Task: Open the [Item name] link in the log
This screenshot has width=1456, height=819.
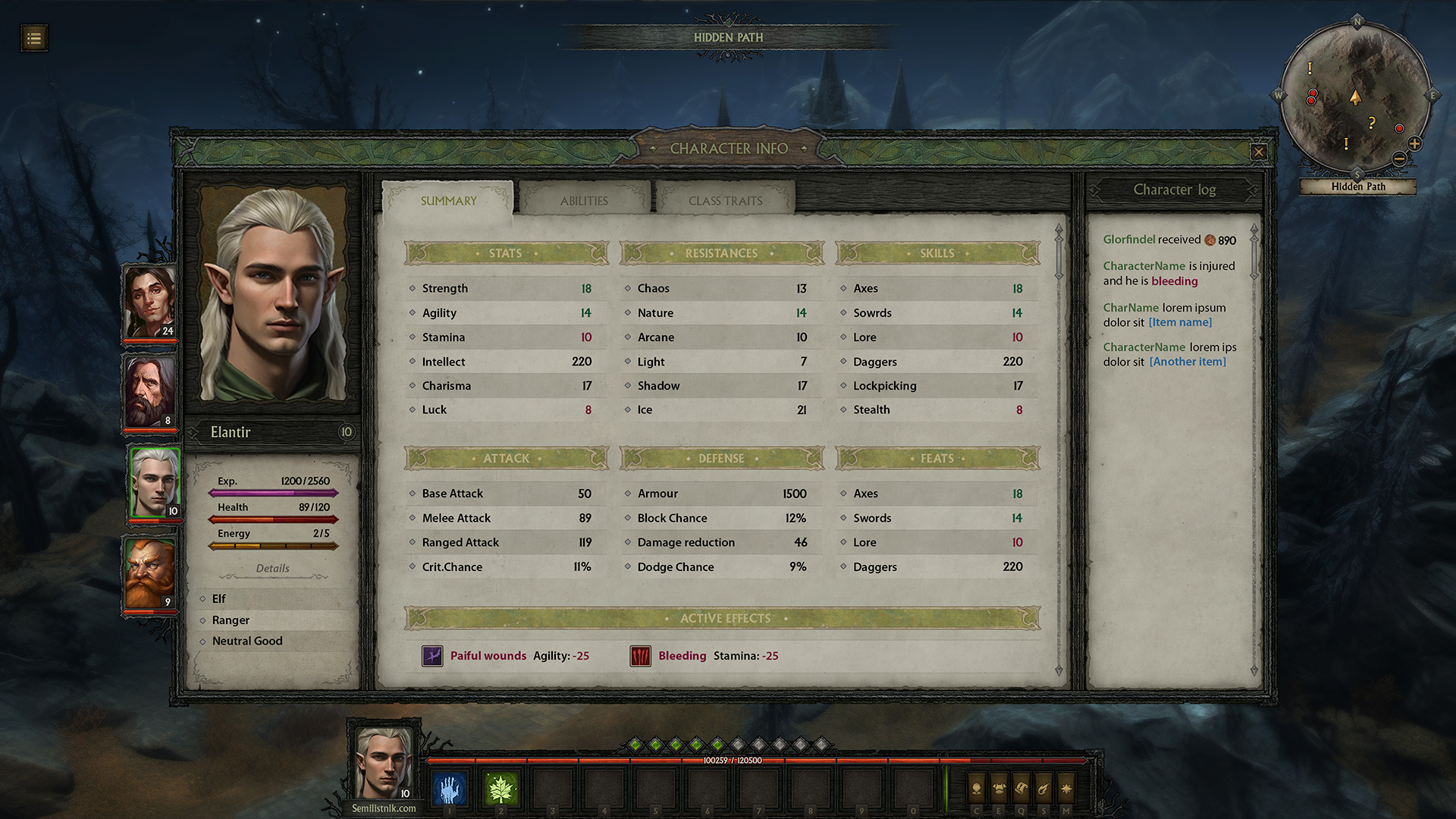Action: 1180,322
